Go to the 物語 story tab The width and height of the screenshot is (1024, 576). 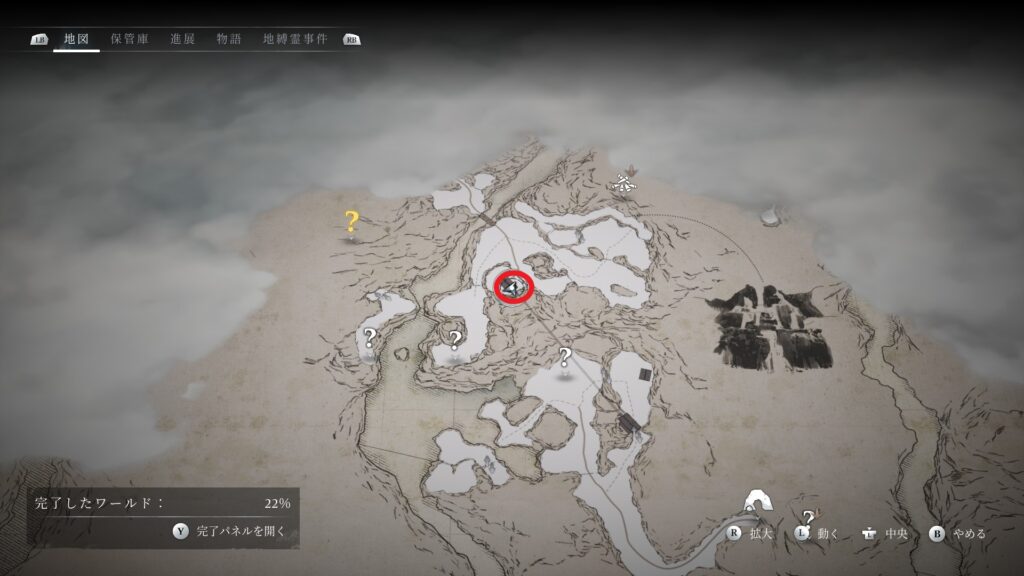coord(229,40)
